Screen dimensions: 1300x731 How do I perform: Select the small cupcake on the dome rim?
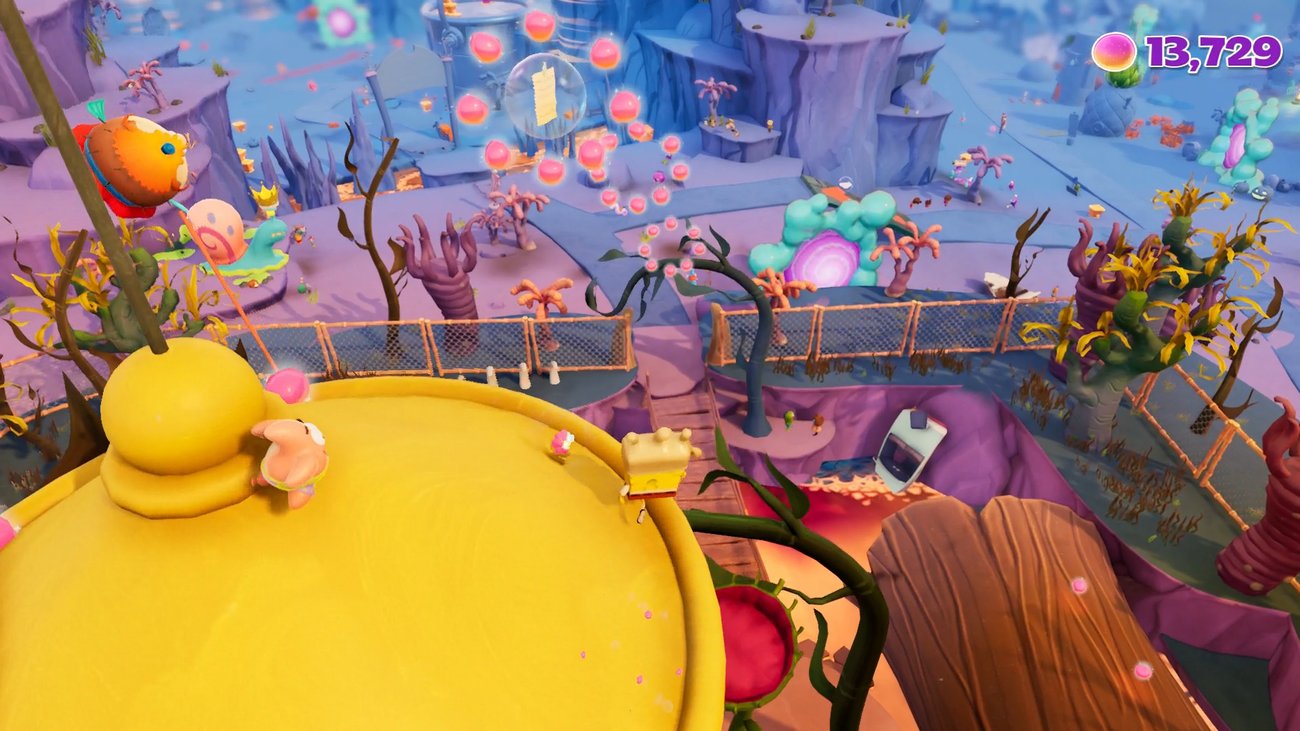click(x=563, y=443)
